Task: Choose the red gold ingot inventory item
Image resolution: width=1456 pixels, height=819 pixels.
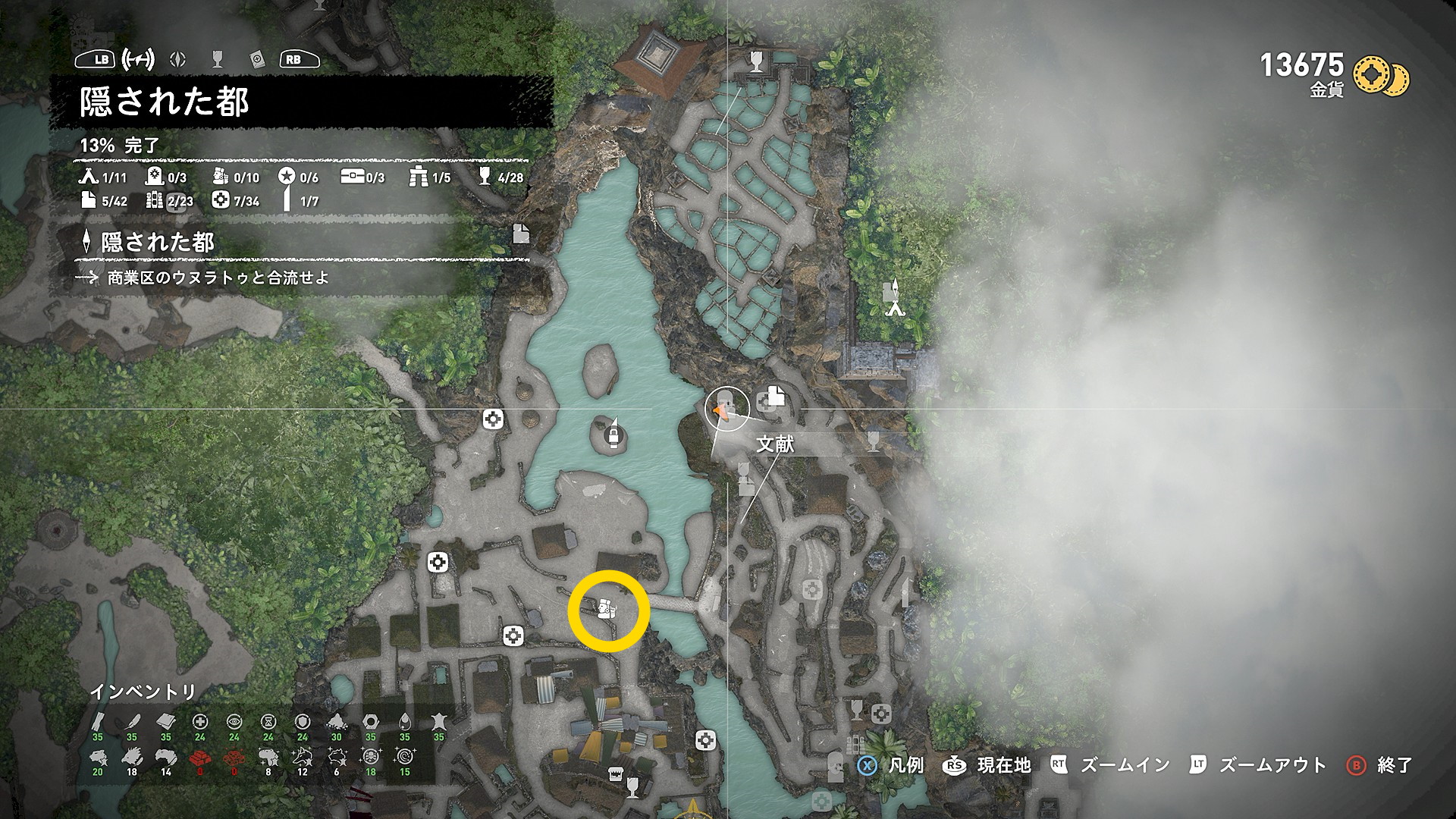Action: point(200,756)
